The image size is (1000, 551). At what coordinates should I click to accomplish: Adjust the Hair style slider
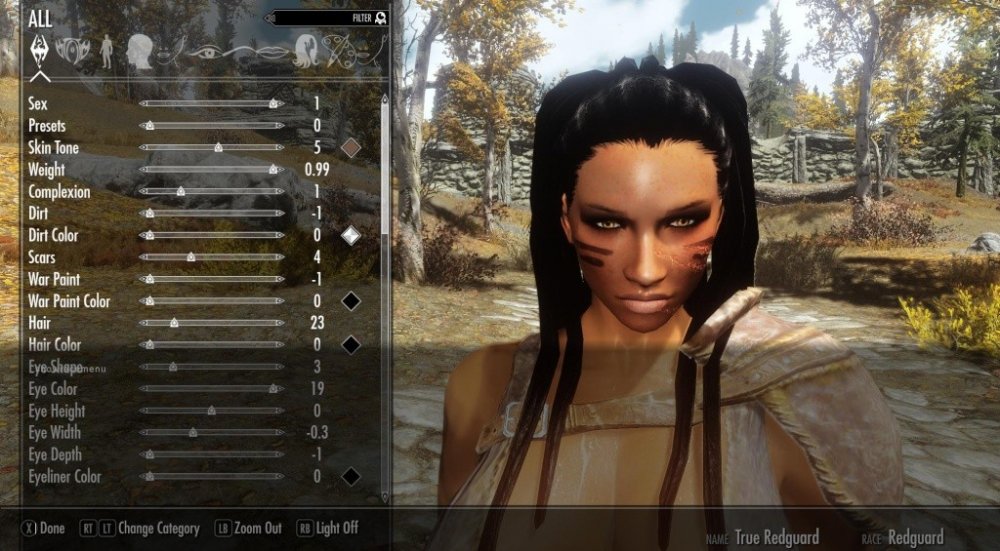174,323
